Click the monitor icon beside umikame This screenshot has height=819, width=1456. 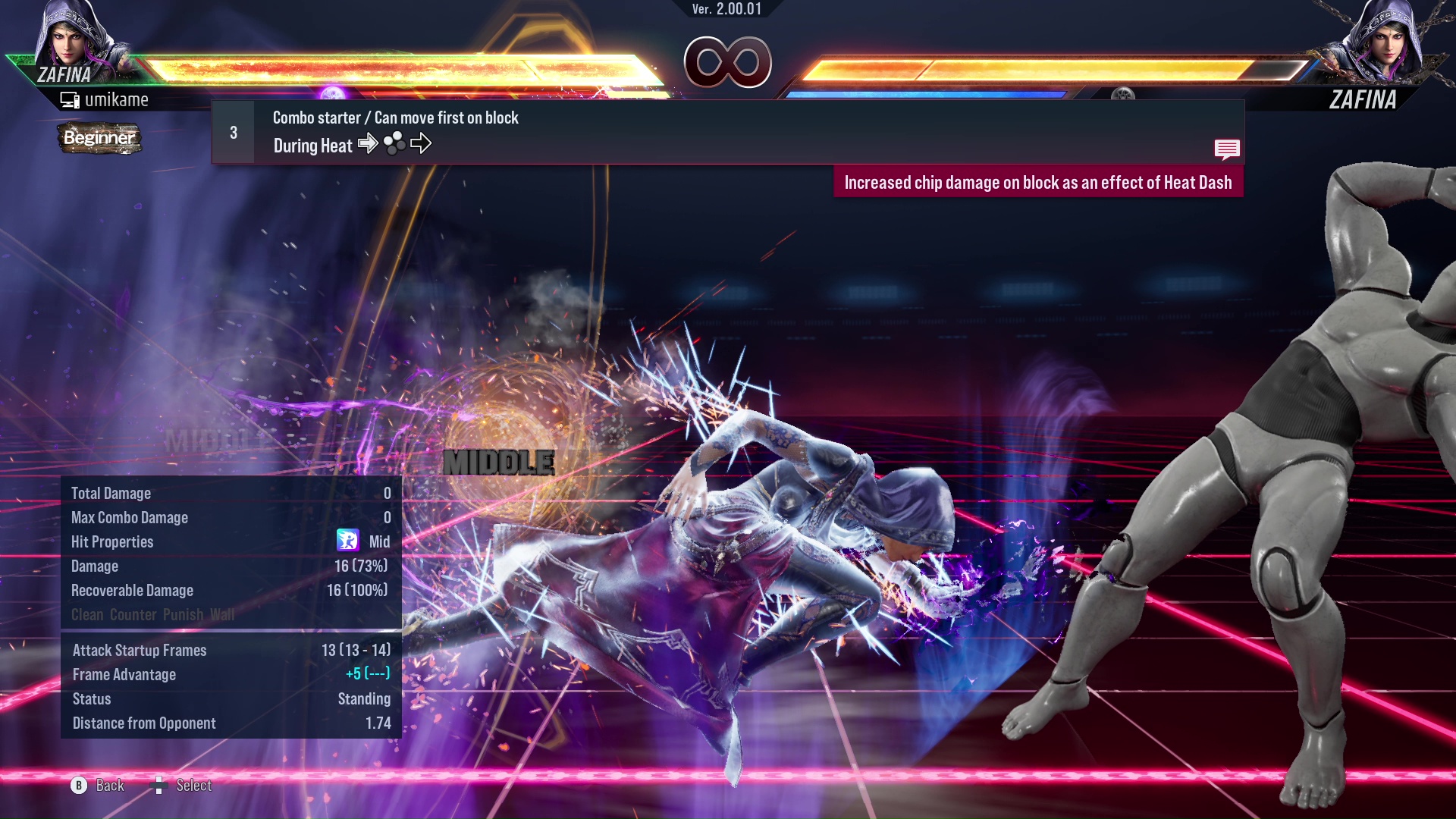71,99
